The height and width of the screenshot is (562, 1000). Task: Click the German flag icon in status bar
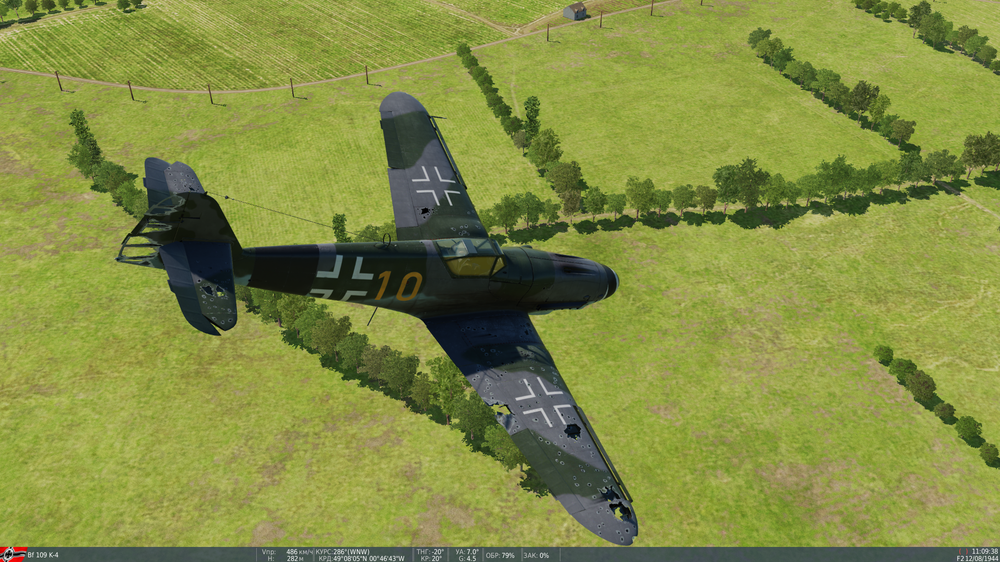click(12, 554)
